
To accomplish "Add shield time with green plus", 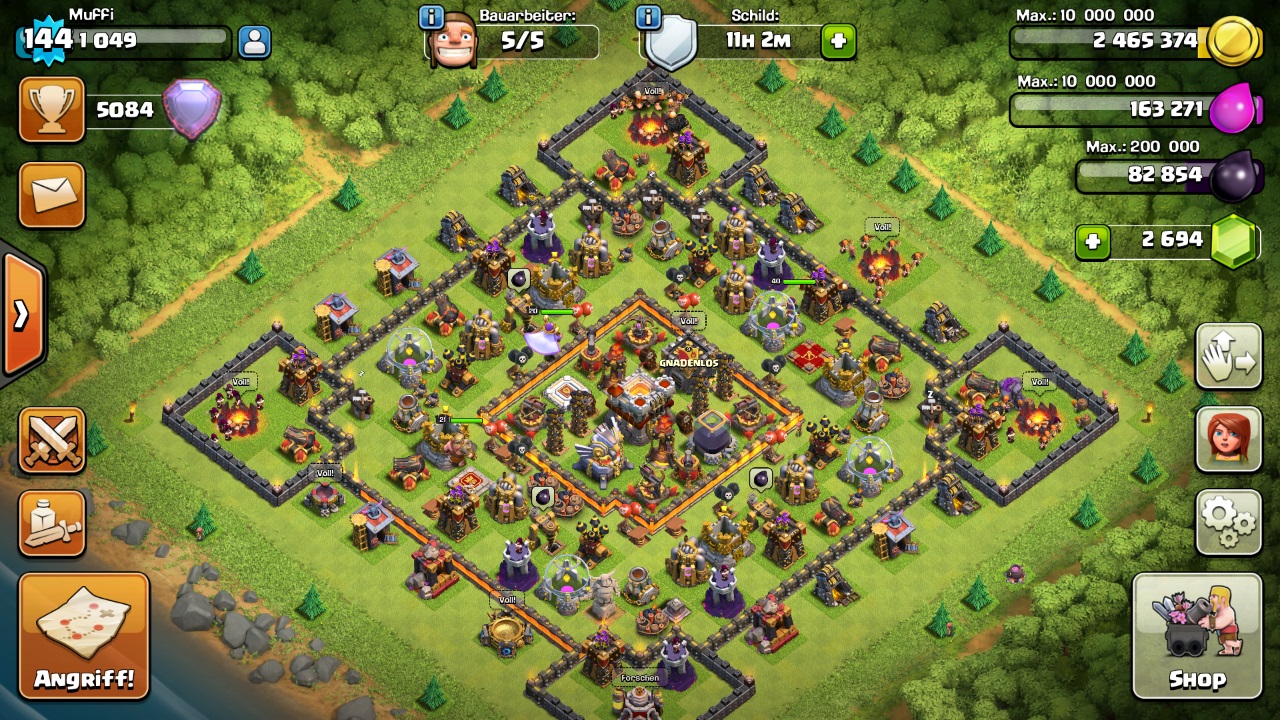I will tap(838, 42).
